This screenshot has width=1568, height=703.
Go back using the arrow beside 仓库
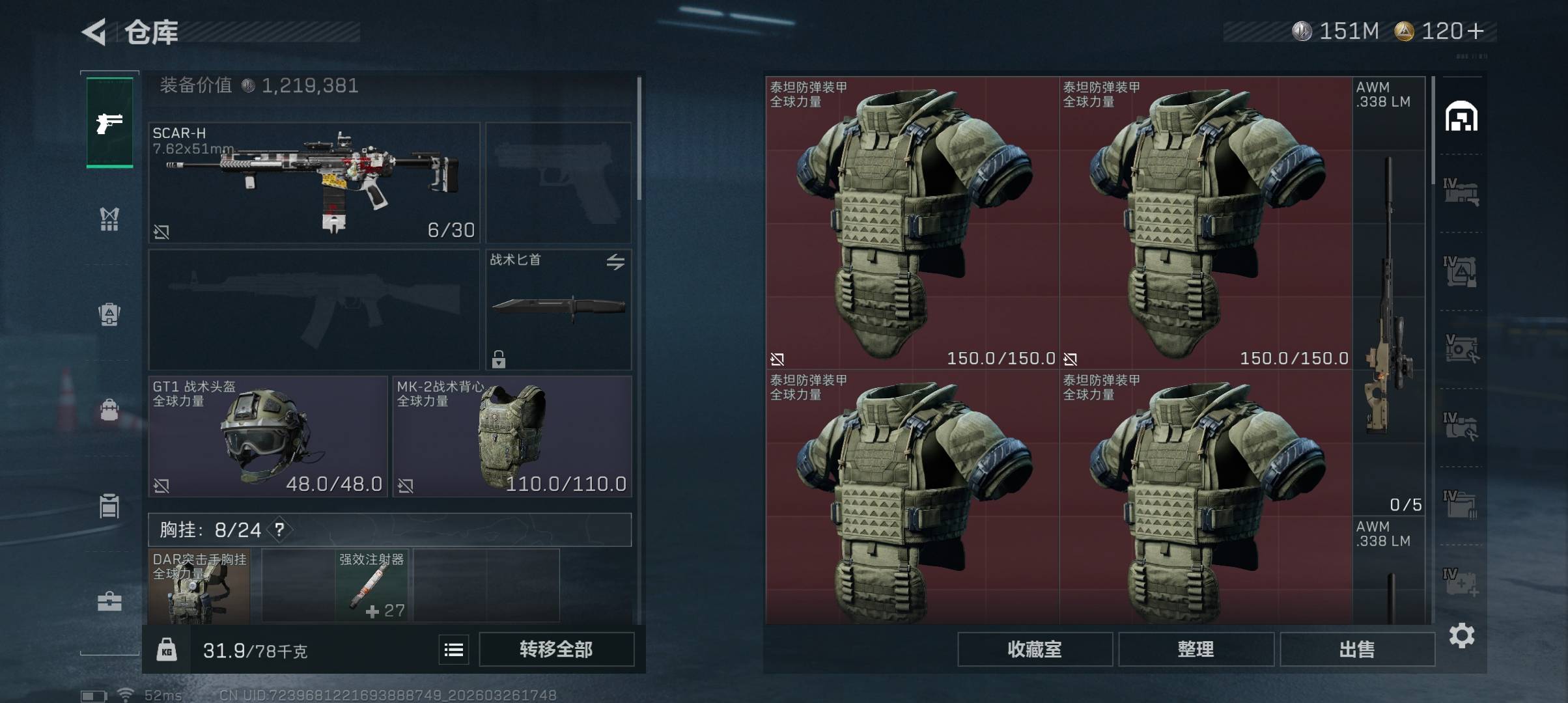tap(94, 32)
